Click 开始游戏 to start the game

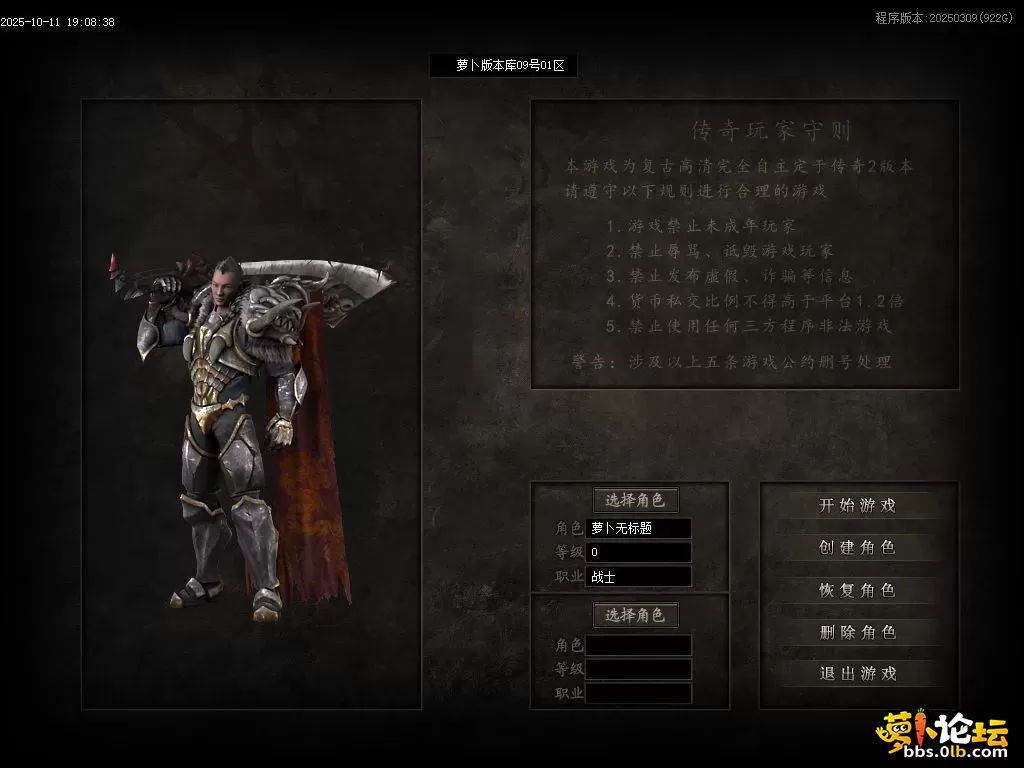coord(858,506)
